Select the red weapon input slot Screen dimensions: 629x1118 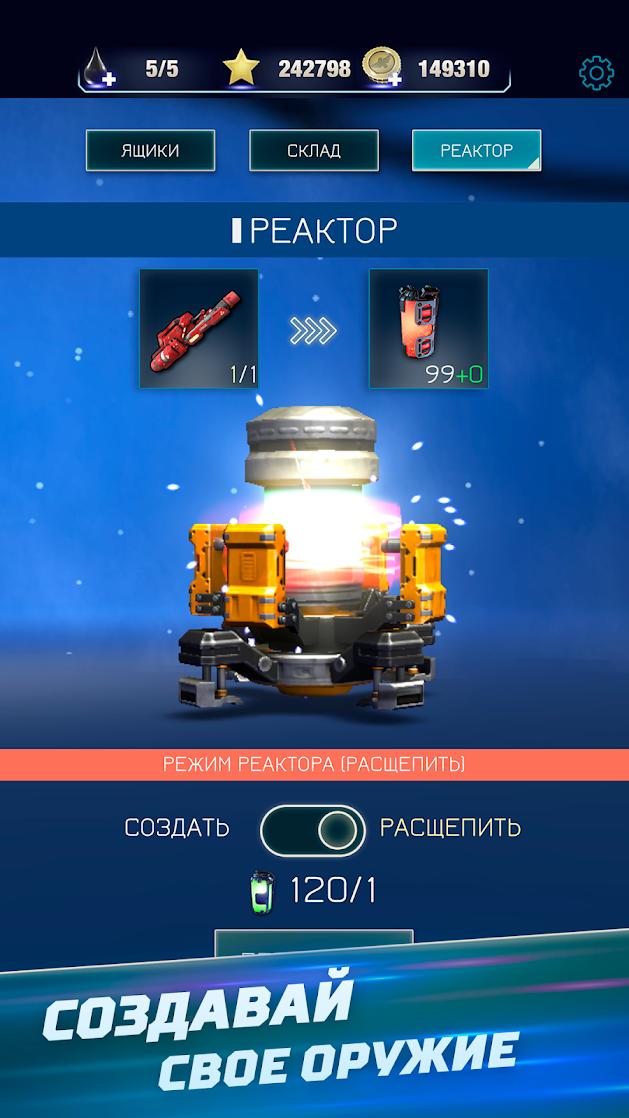[199, 328]
